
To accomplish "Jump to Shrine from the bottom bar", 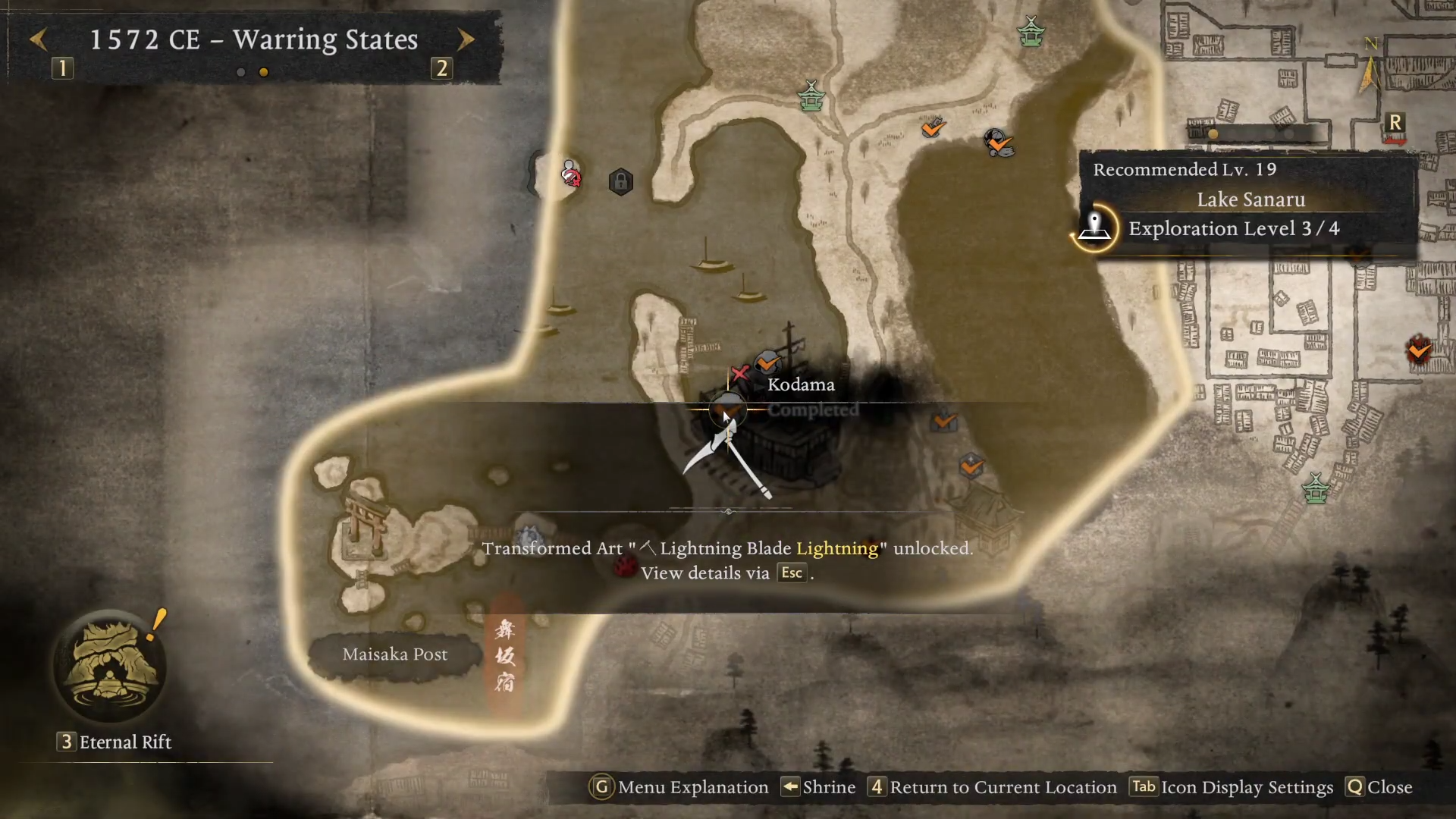I will pyautogui.click(x=819, y=787).
